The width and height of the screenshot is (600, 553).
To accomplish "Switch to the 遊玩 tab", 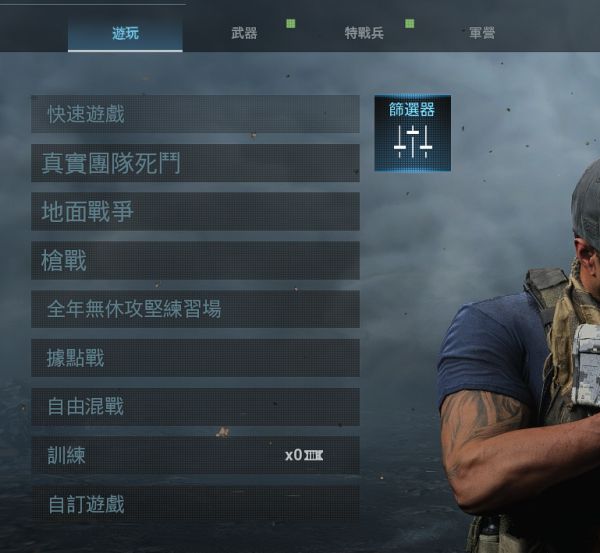I will 126,33.
